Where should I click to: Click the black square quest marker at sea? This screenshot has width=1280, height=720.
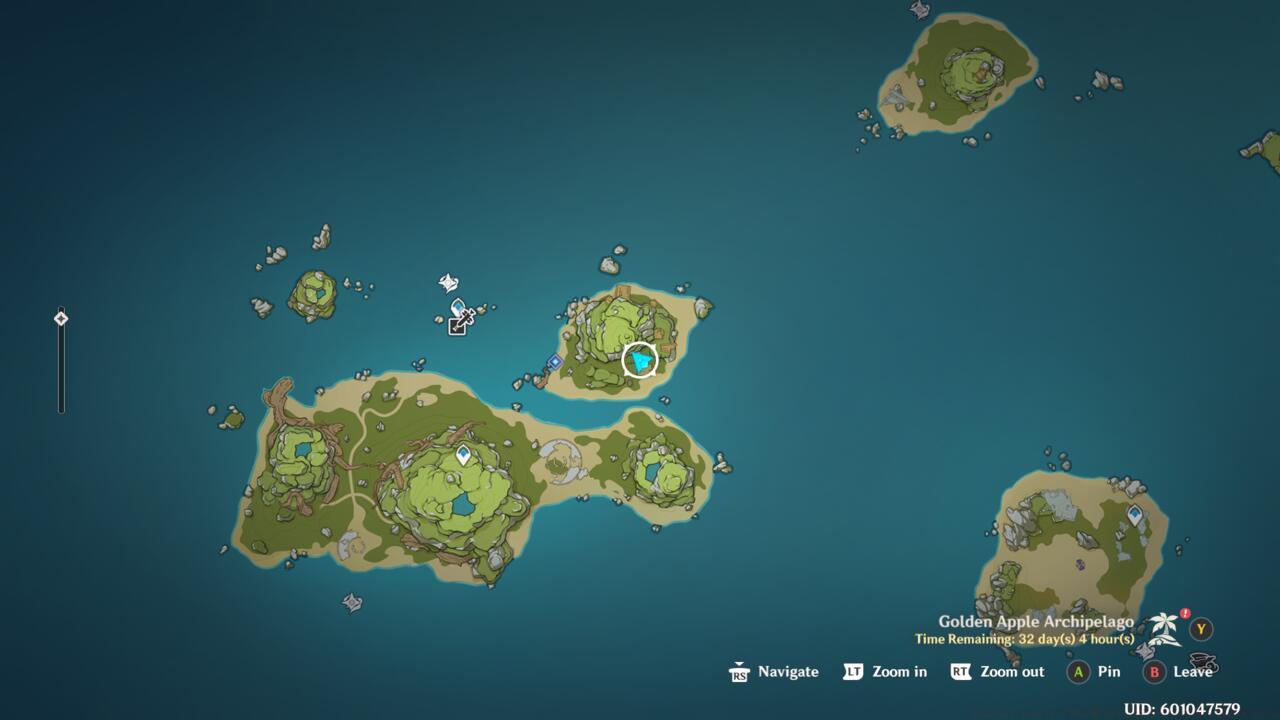(x=457, y=326)
